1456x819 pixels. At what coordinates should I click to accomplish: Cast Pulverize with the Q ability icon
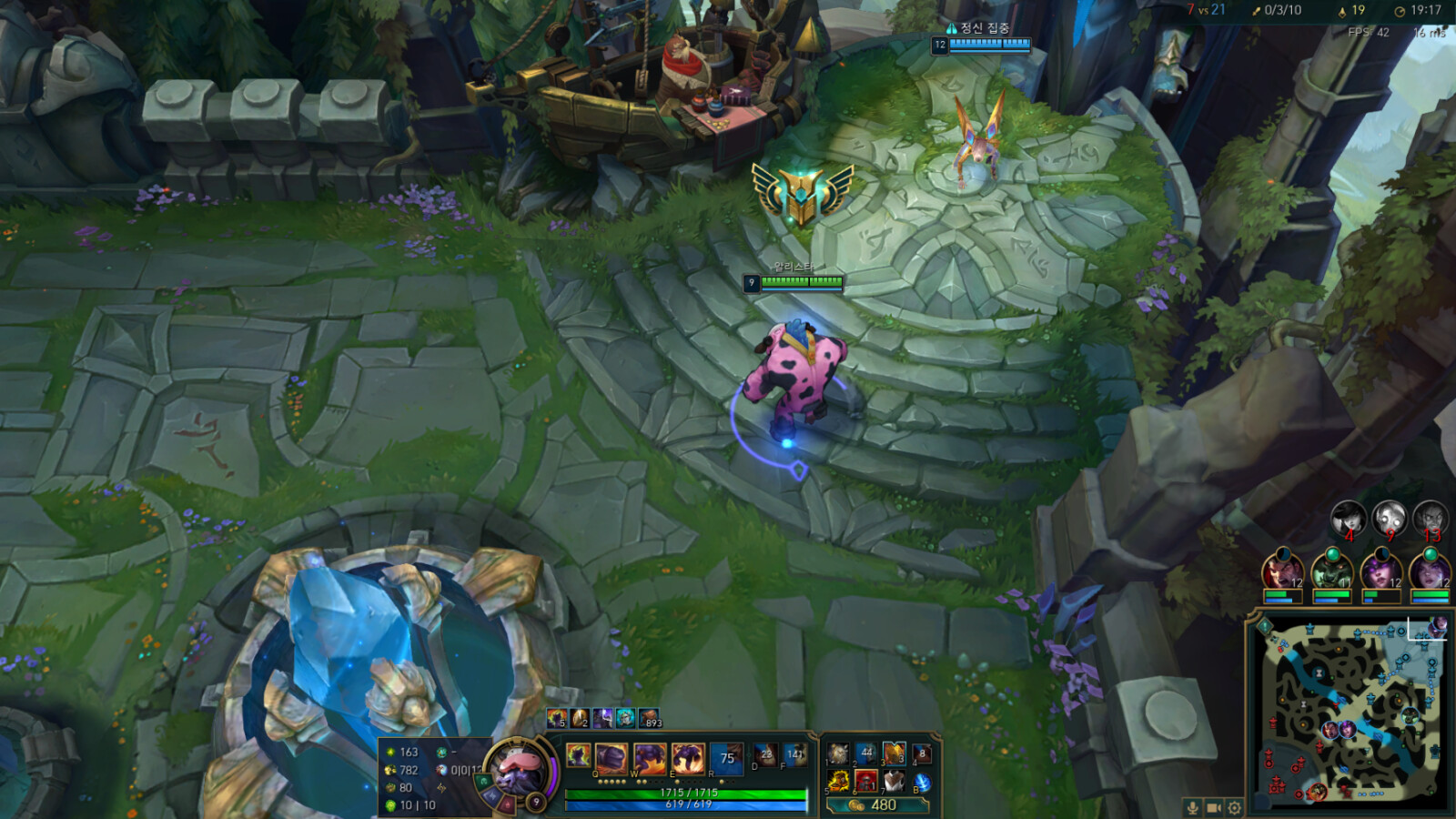click(610, 758)
